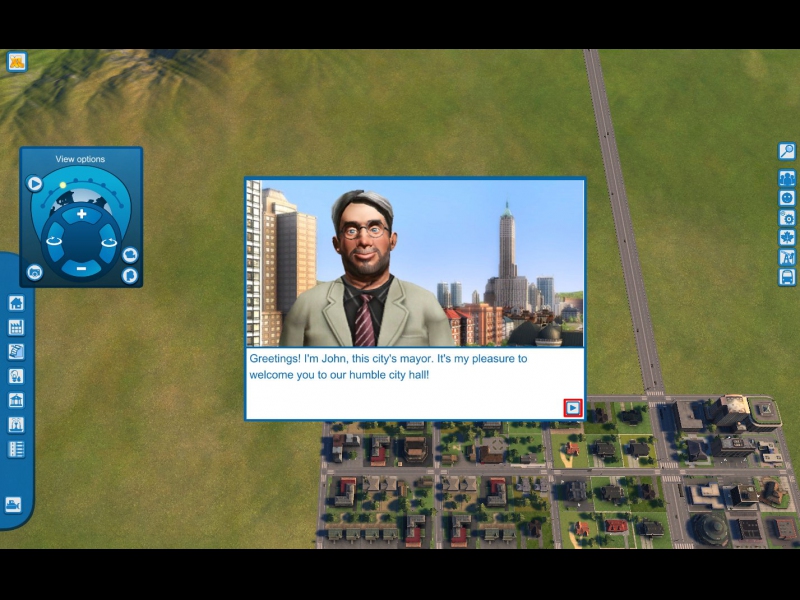This screenshot has width=800, height=600.
Task: Show the population group info panel
Action: pos(787,178)
